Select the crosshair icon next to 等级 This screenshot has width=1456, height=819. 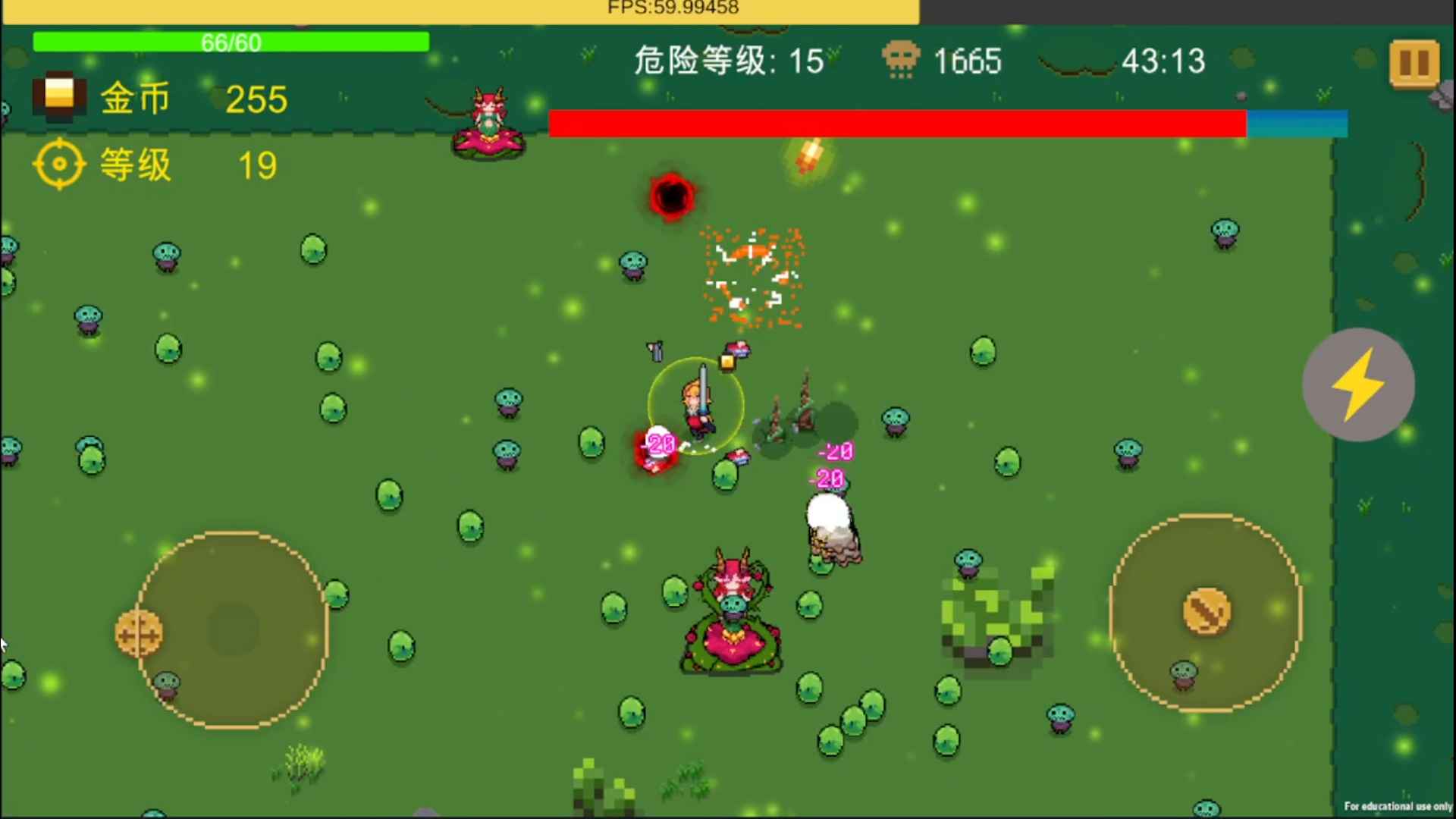tap(59, 163)
